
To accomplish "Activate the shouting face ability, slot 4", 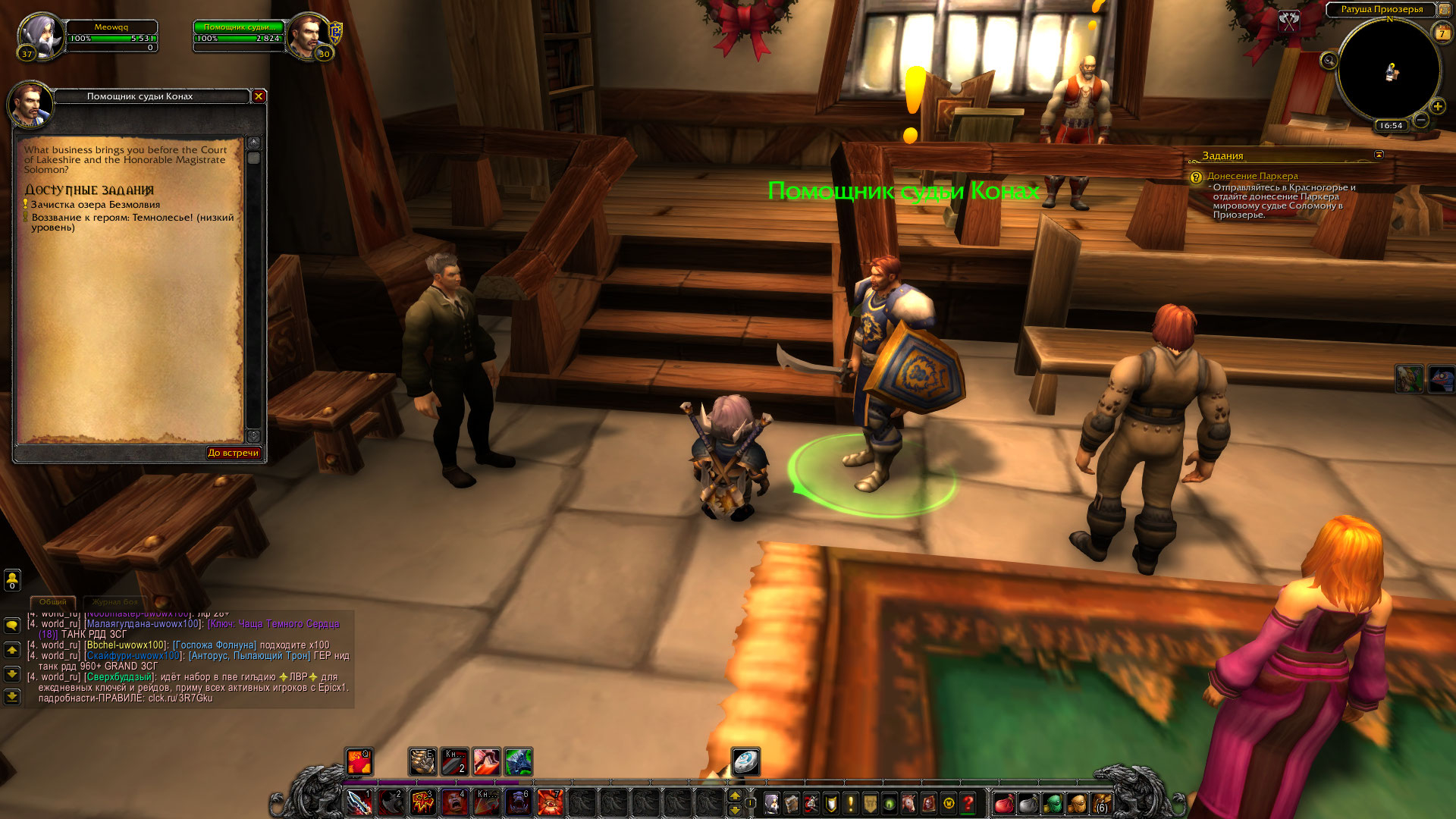I will tap(454, 802).
